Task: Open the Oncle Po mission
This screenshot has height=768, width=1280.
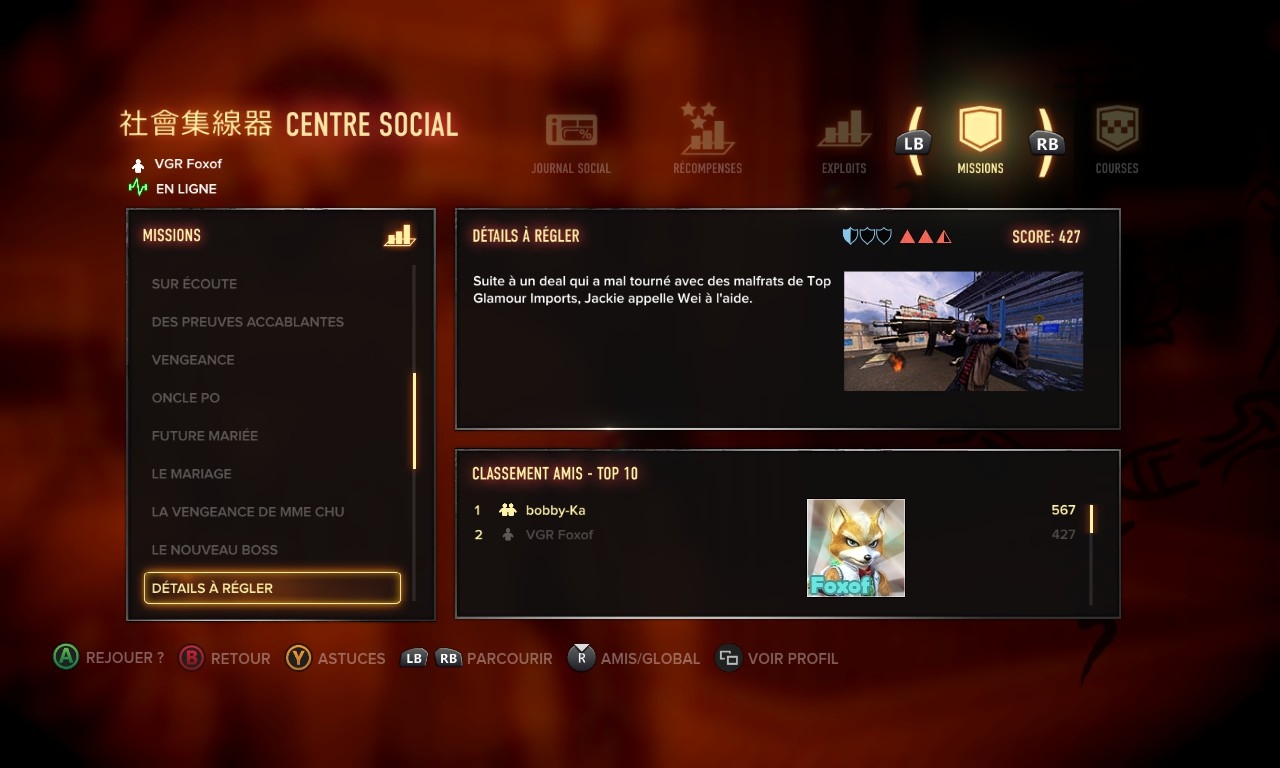Action: [x=186, y=398]
